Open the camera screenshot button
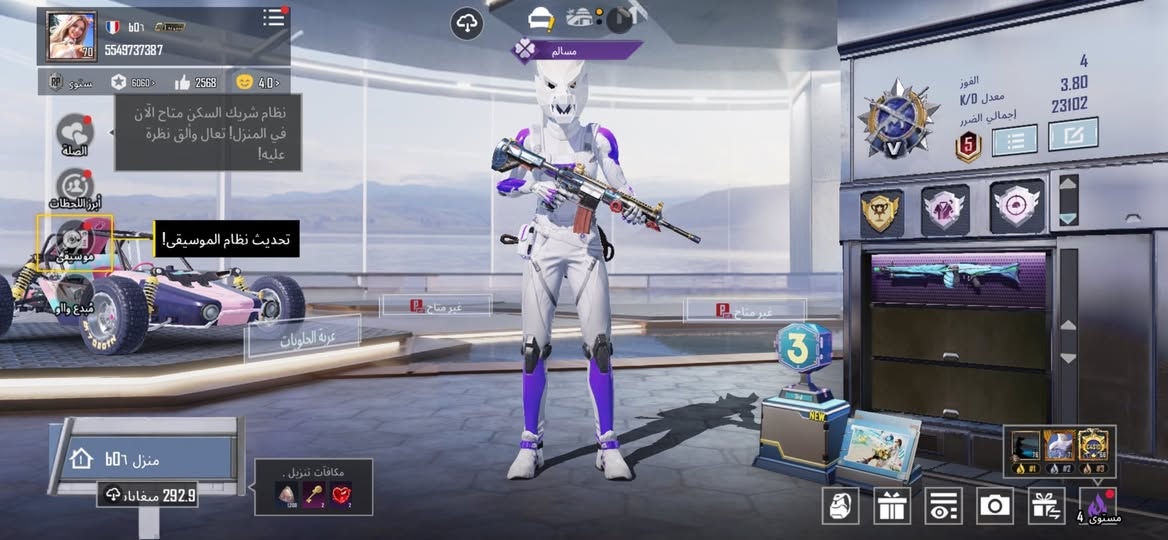1168x540 pixels. click(995, 506)
